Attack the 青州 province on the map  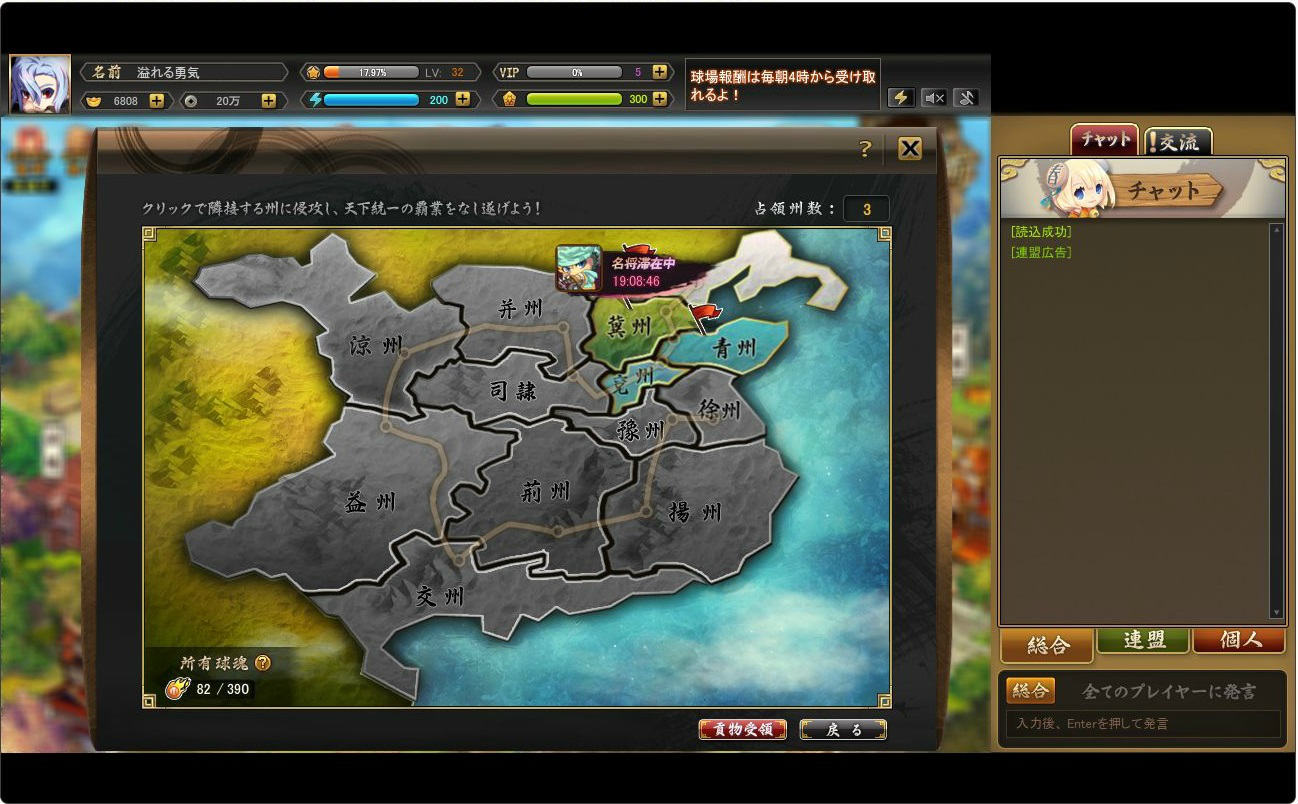tap(733, 345)
